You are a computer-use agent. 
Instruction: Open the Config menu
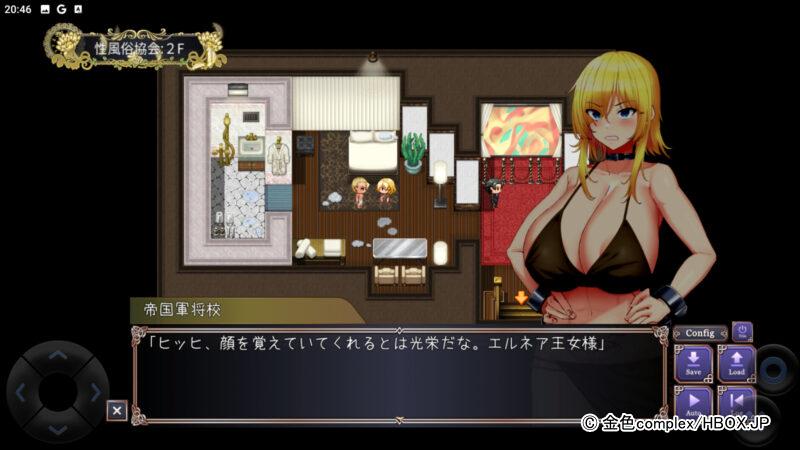point(700,333)
